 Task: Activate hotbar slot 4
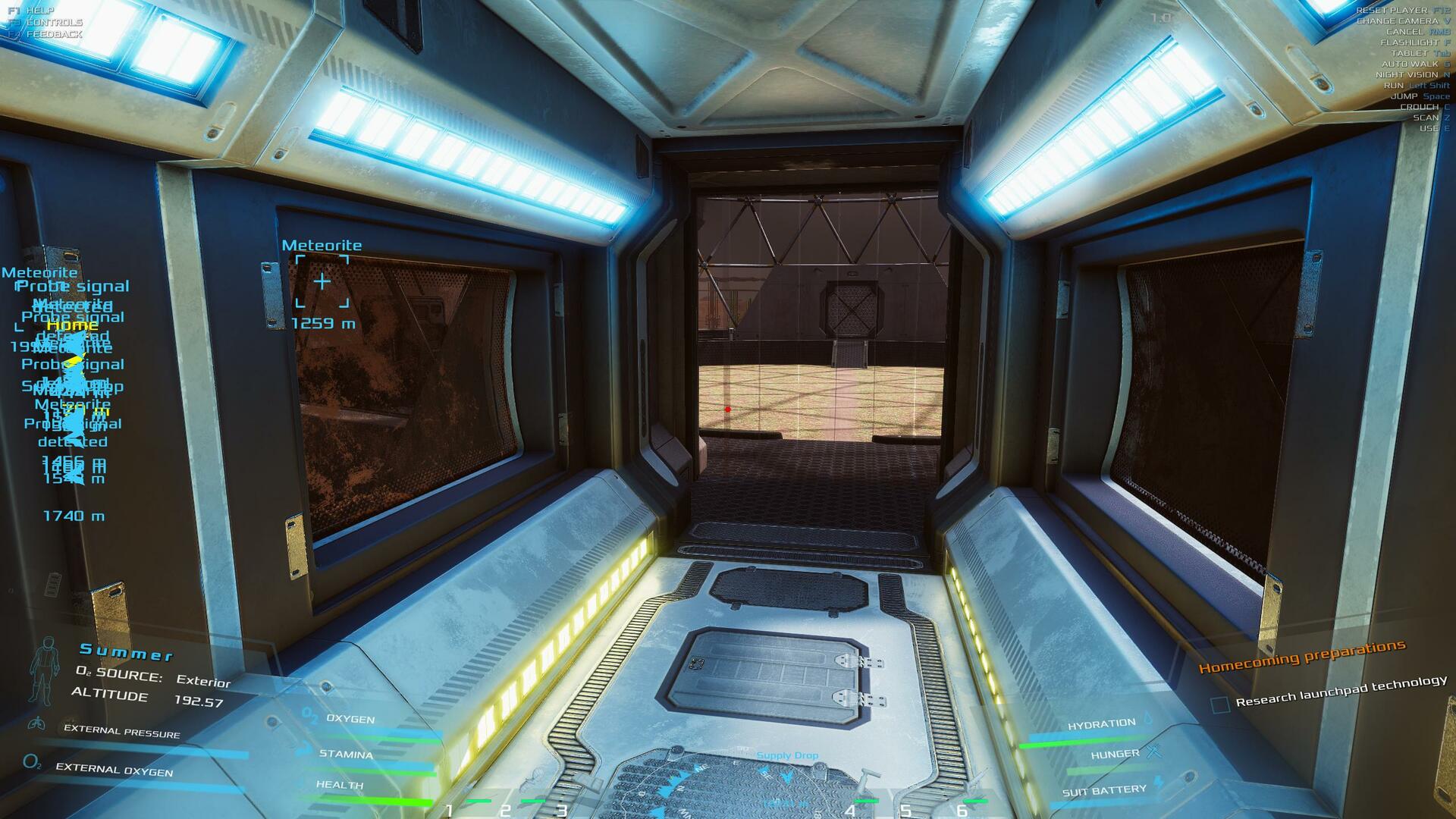(x=850, y=810)
